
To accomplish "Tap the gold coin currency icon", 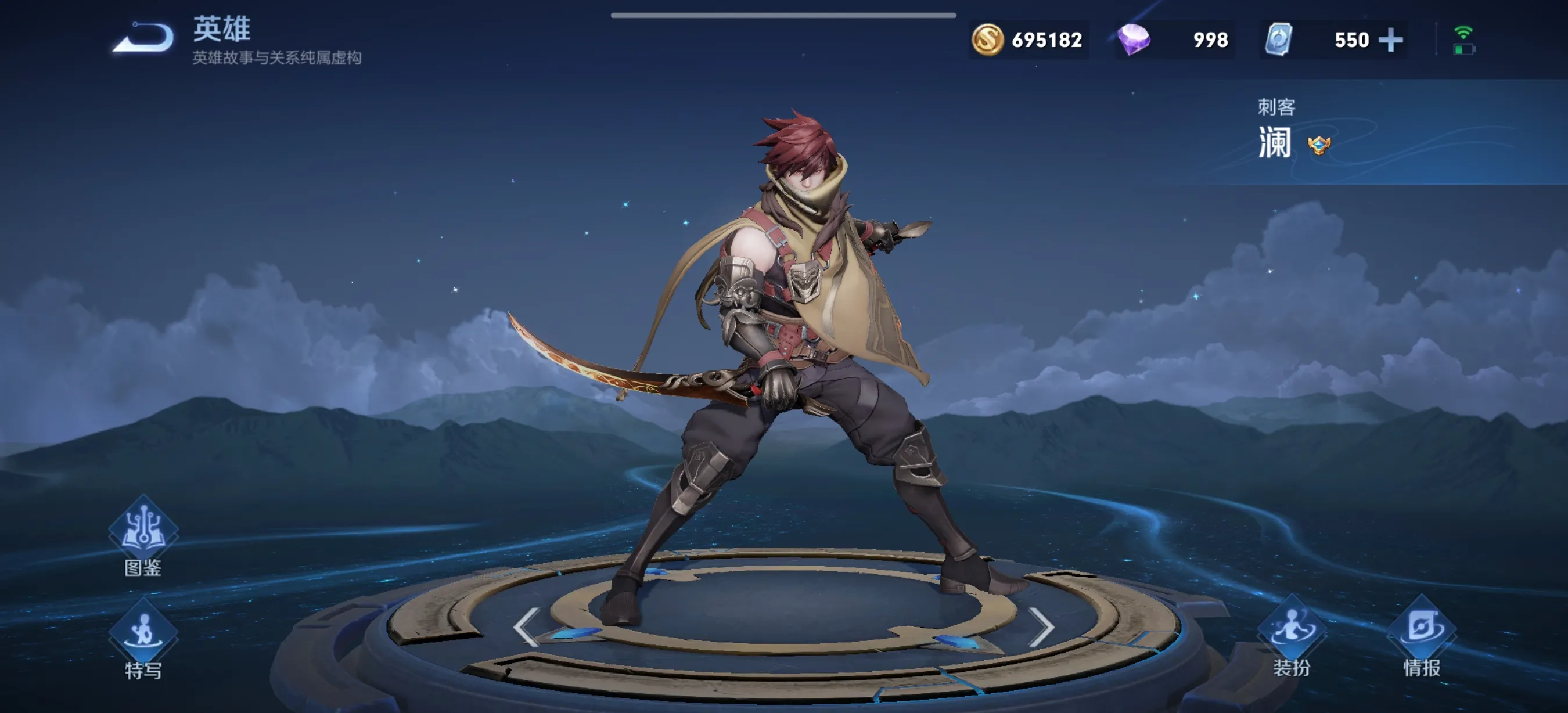I will coord(987,40).
